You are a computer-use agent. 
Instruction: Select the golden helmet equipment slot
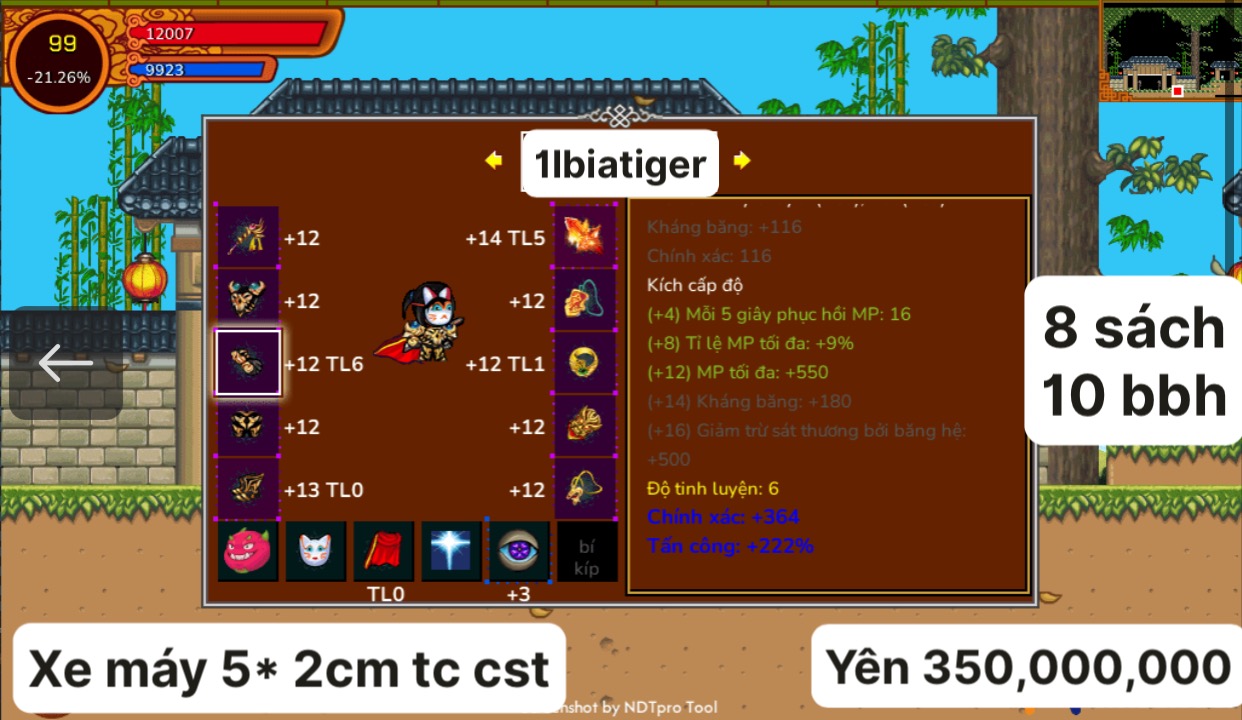248,300
